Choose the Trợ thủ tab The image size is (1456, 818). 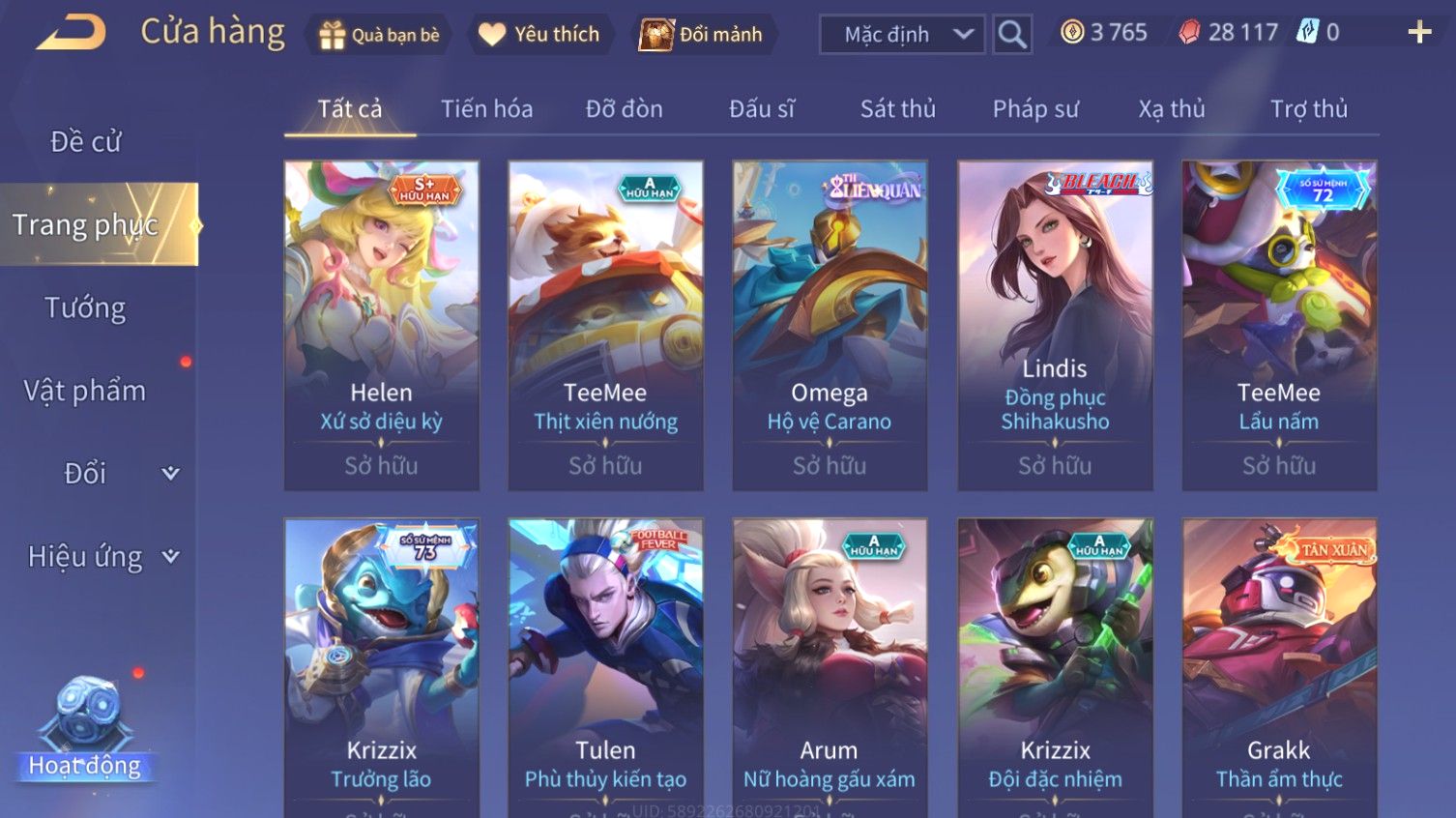click(x=1308, y=109)
